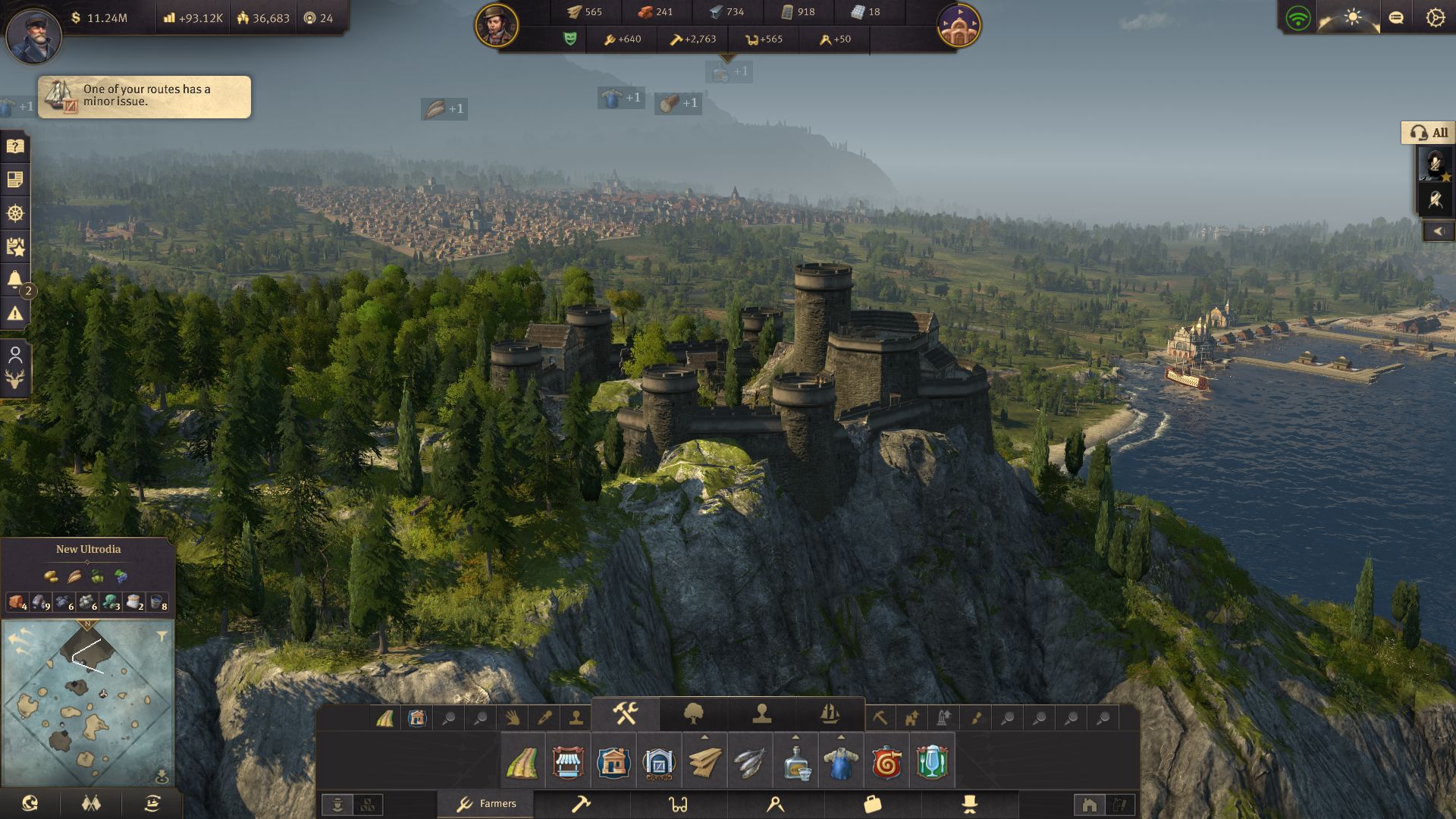Switch to the tree category tab
This screenshot has height=819, width=1456.
point(693,714)
